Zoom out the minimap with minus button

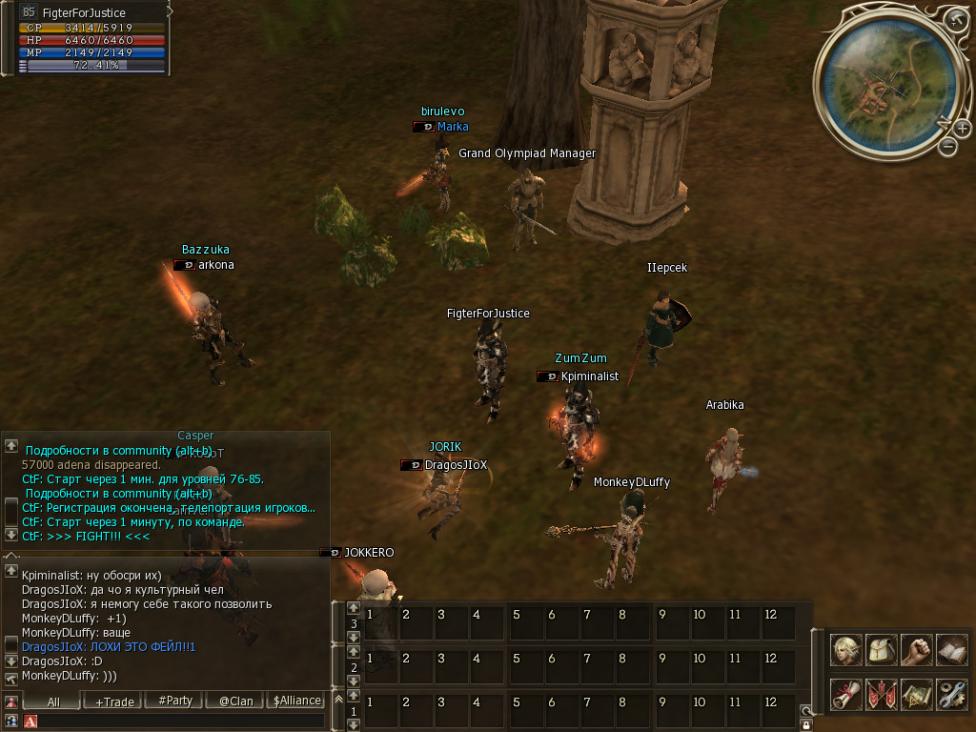coord(948,147)
